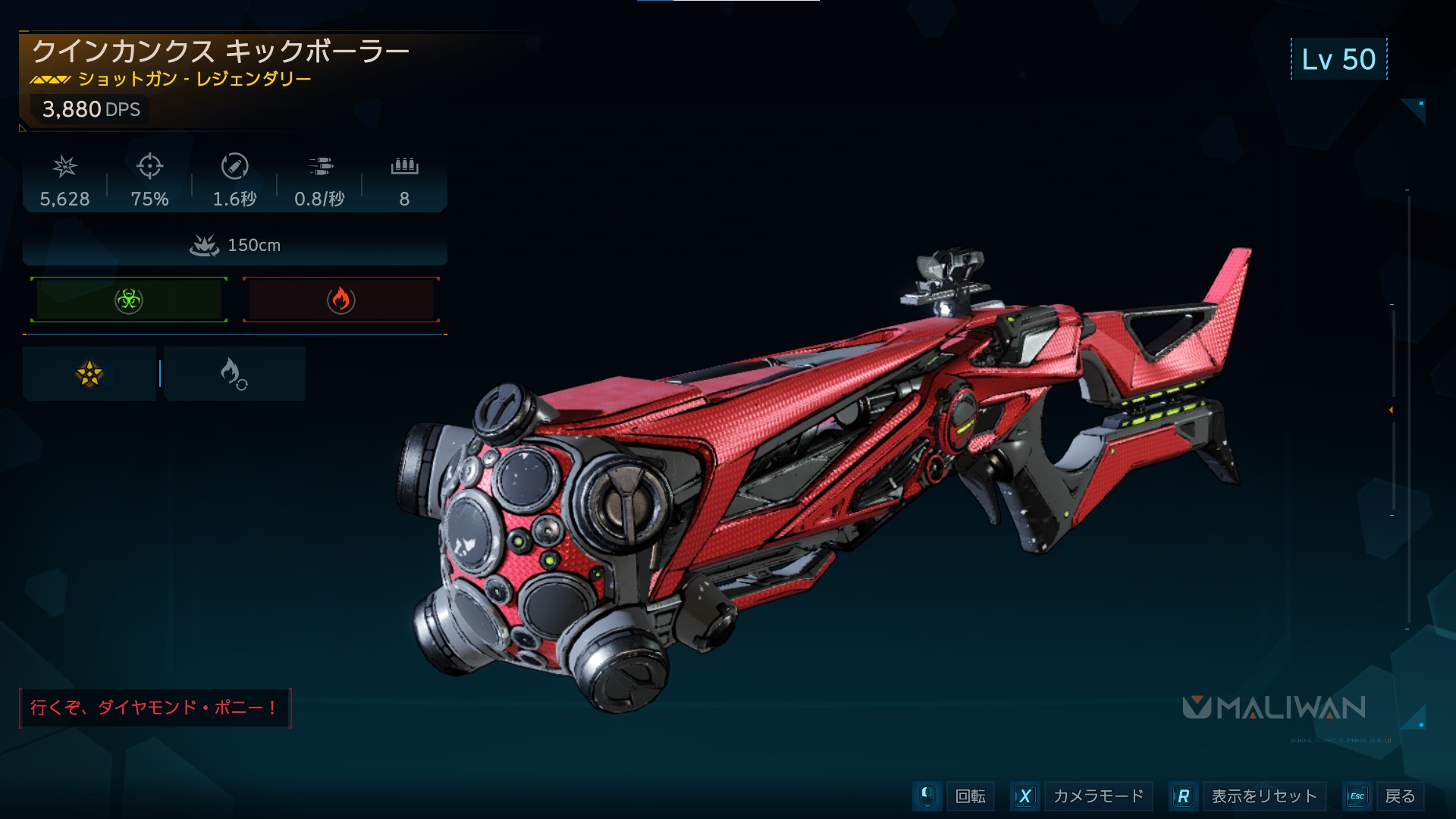This screenshot has height=819, width=1456.
Task: Select the red fire element box
Action: (x=340, y=300)
